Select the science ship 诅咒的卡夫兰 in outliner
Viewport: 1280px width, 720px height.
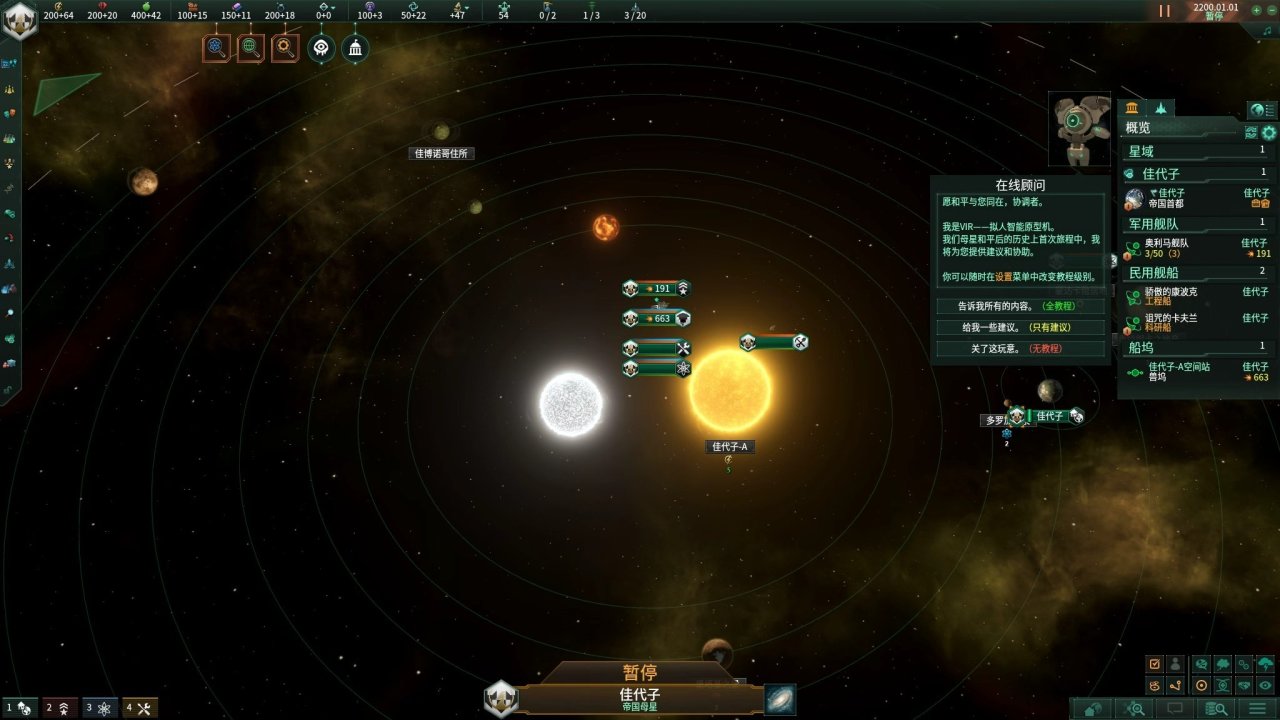point(1197,322)
